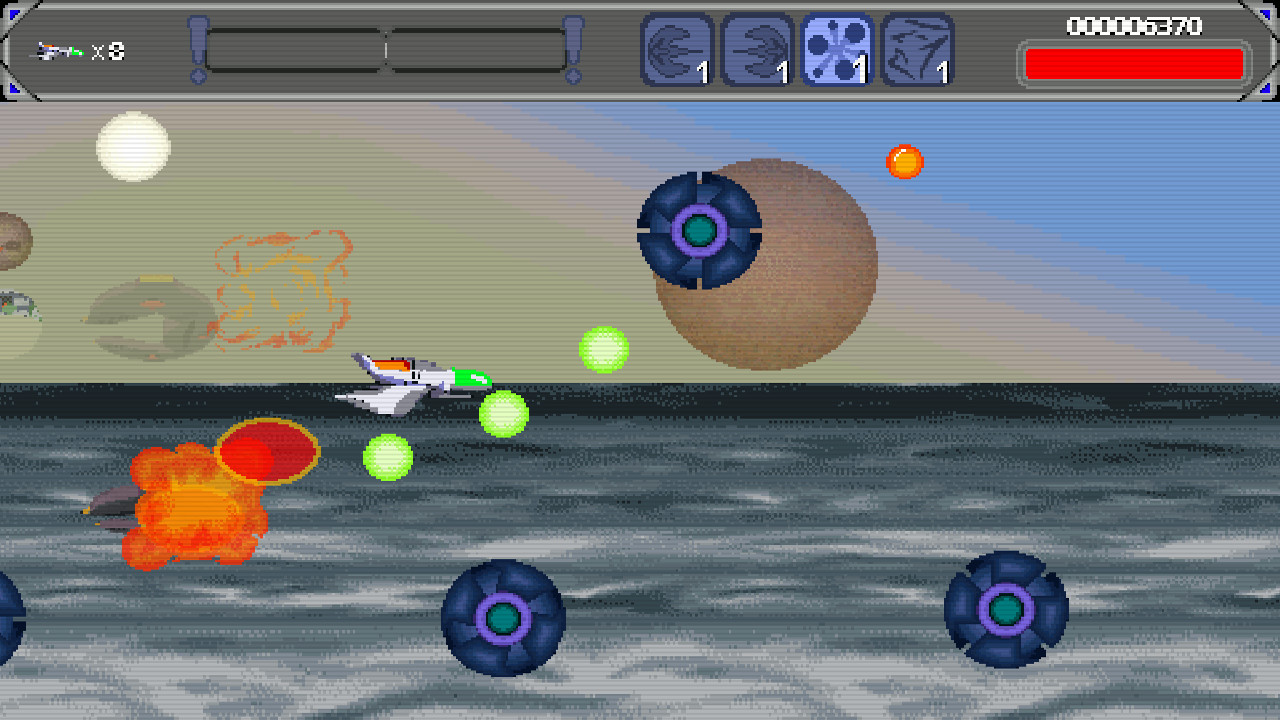
Task: Click the bolt icon right of the gauge bars
Action: tap(572, 48)
